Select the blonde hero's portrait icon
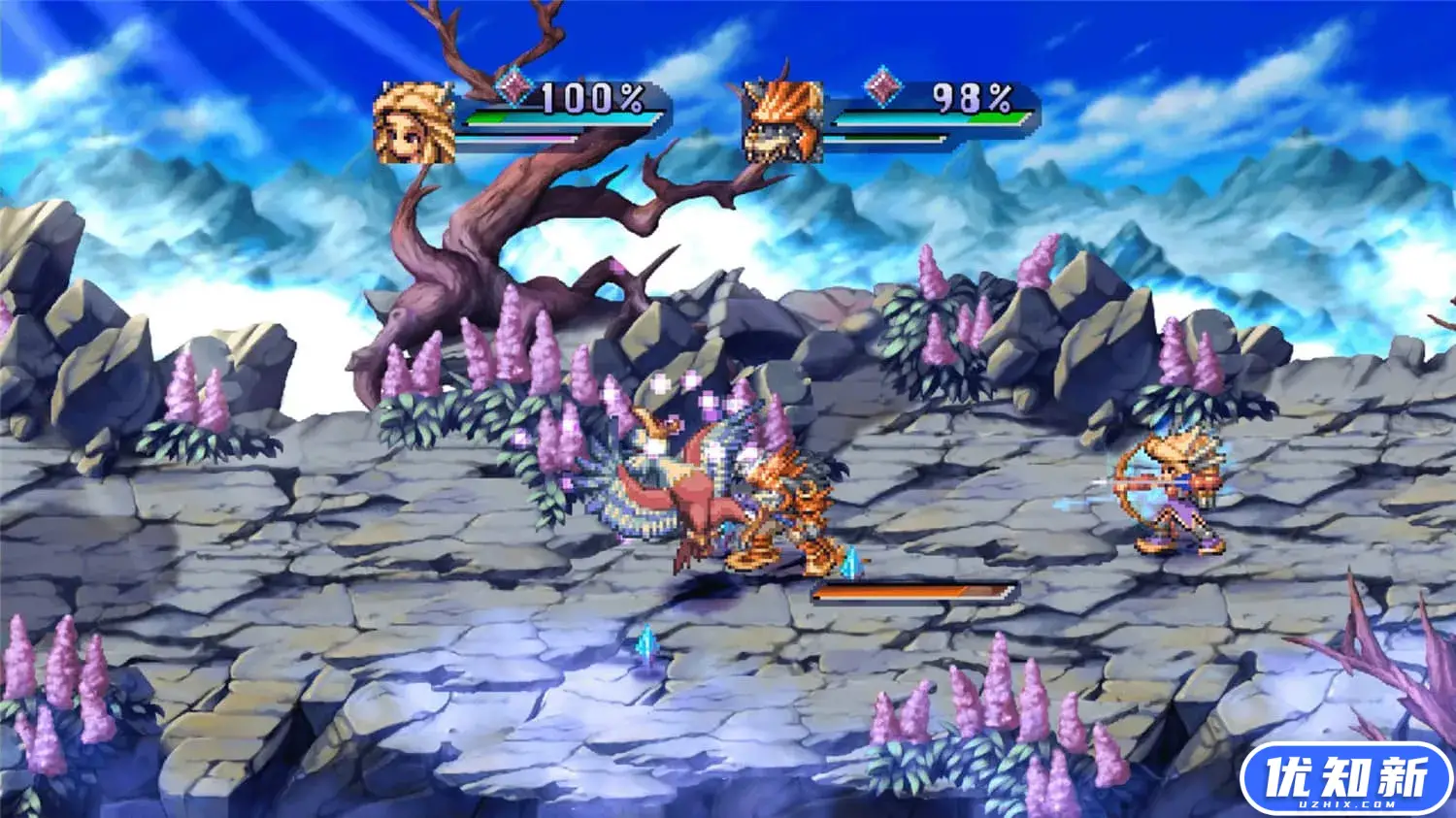Viewport: 1456px width, 818px height. coord(415,123)
